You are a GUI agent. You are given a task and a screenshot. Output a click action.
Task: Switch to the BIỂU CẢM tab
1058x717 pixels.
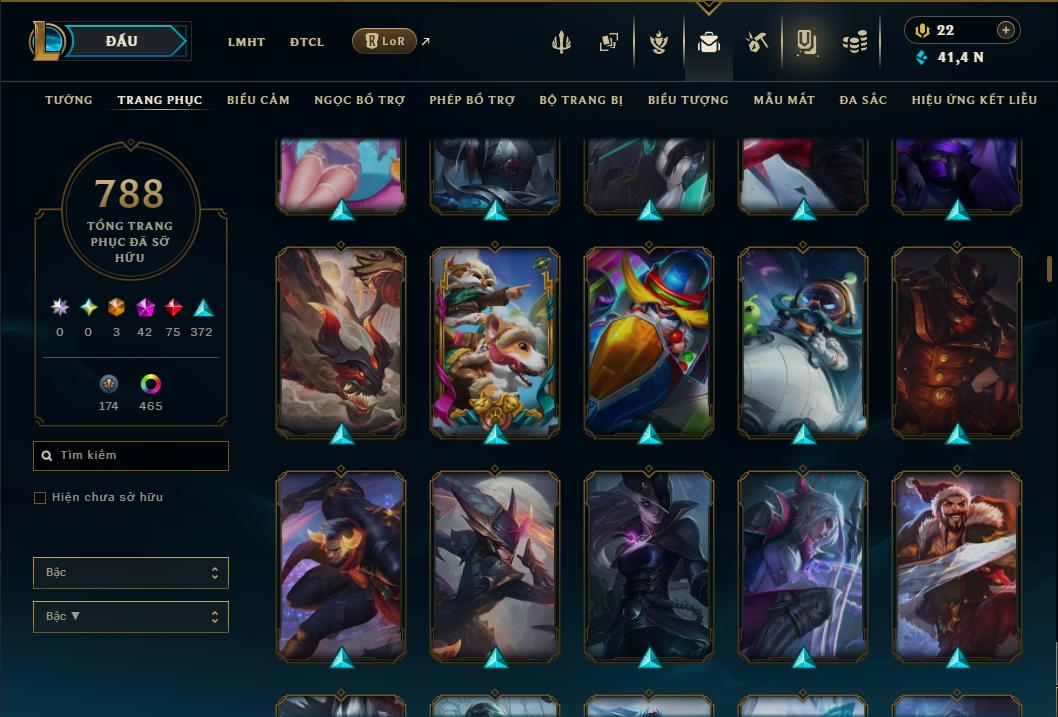coord(258,100)
